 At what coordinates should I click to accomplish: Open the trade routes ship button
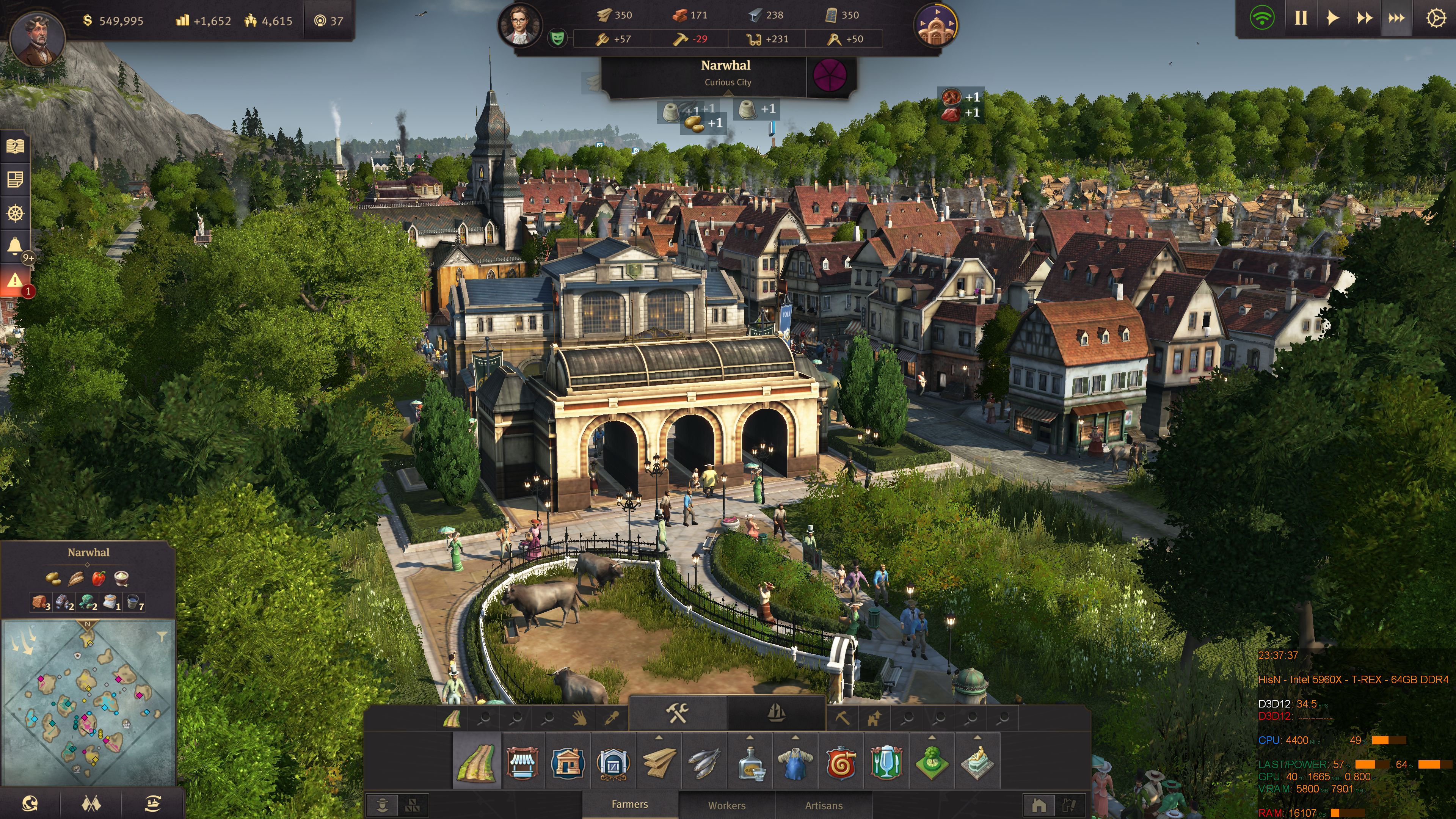[152, 803]
